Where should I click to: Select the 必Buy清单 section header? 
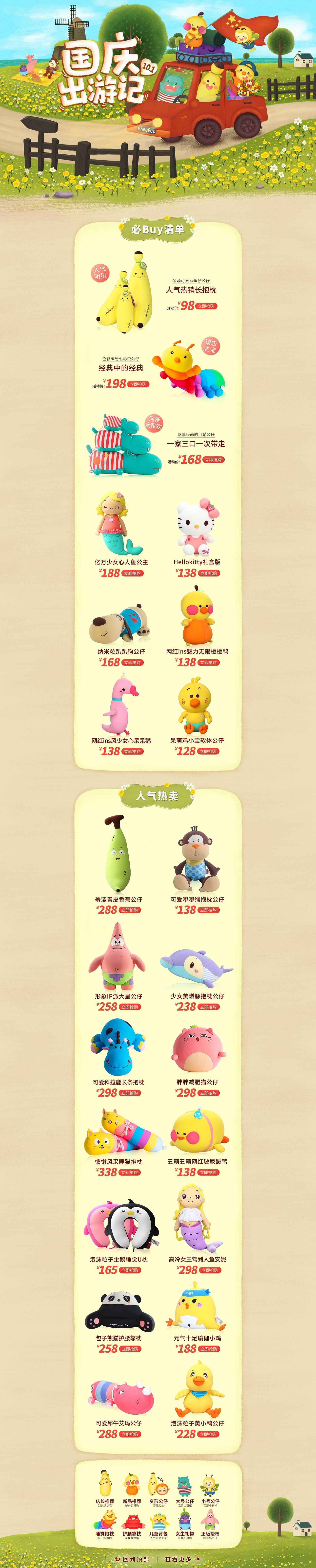pyautogui.click(x=158, y=231)
